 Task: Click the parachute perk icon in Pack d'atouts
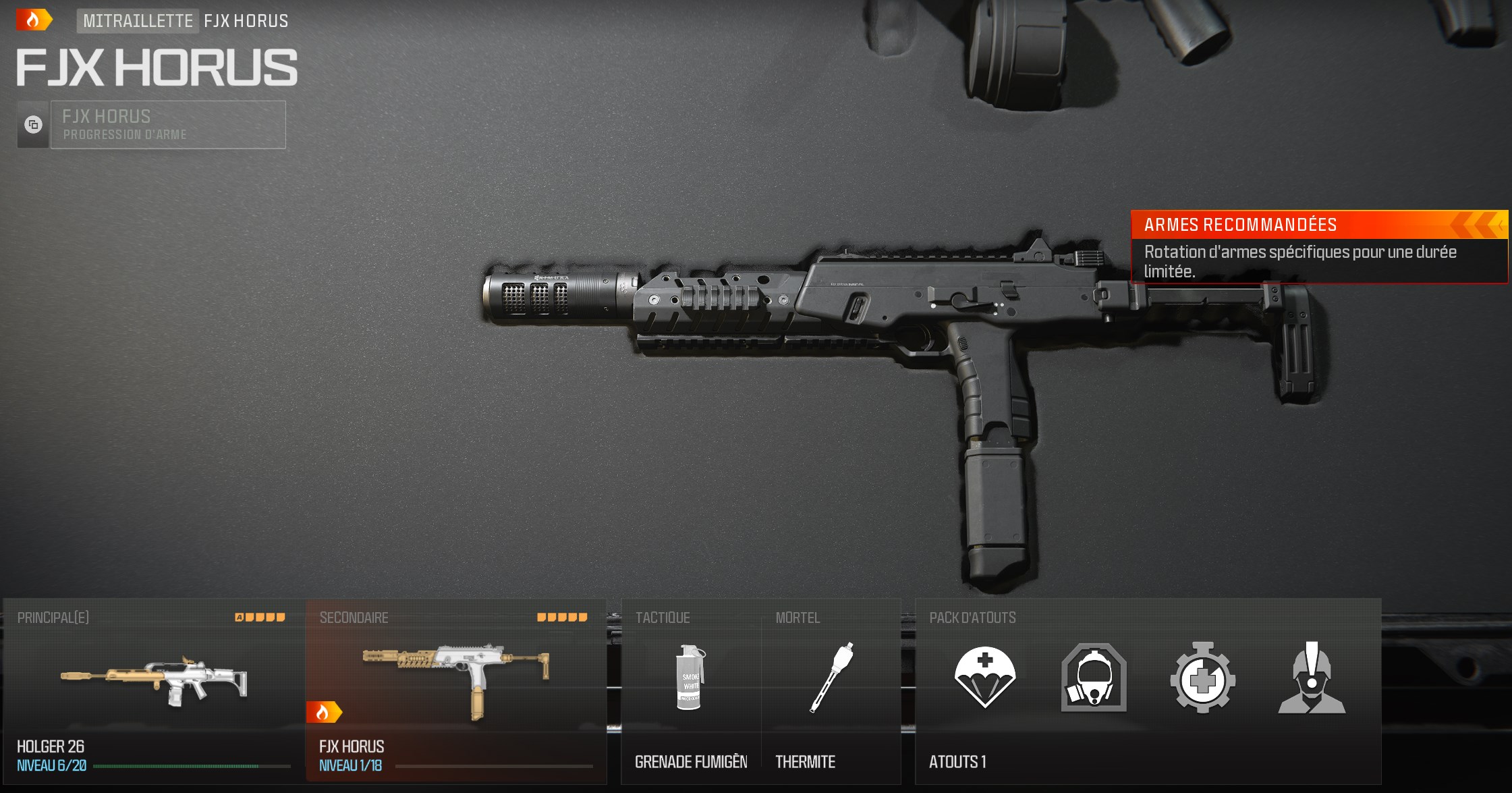coord(984,678)
